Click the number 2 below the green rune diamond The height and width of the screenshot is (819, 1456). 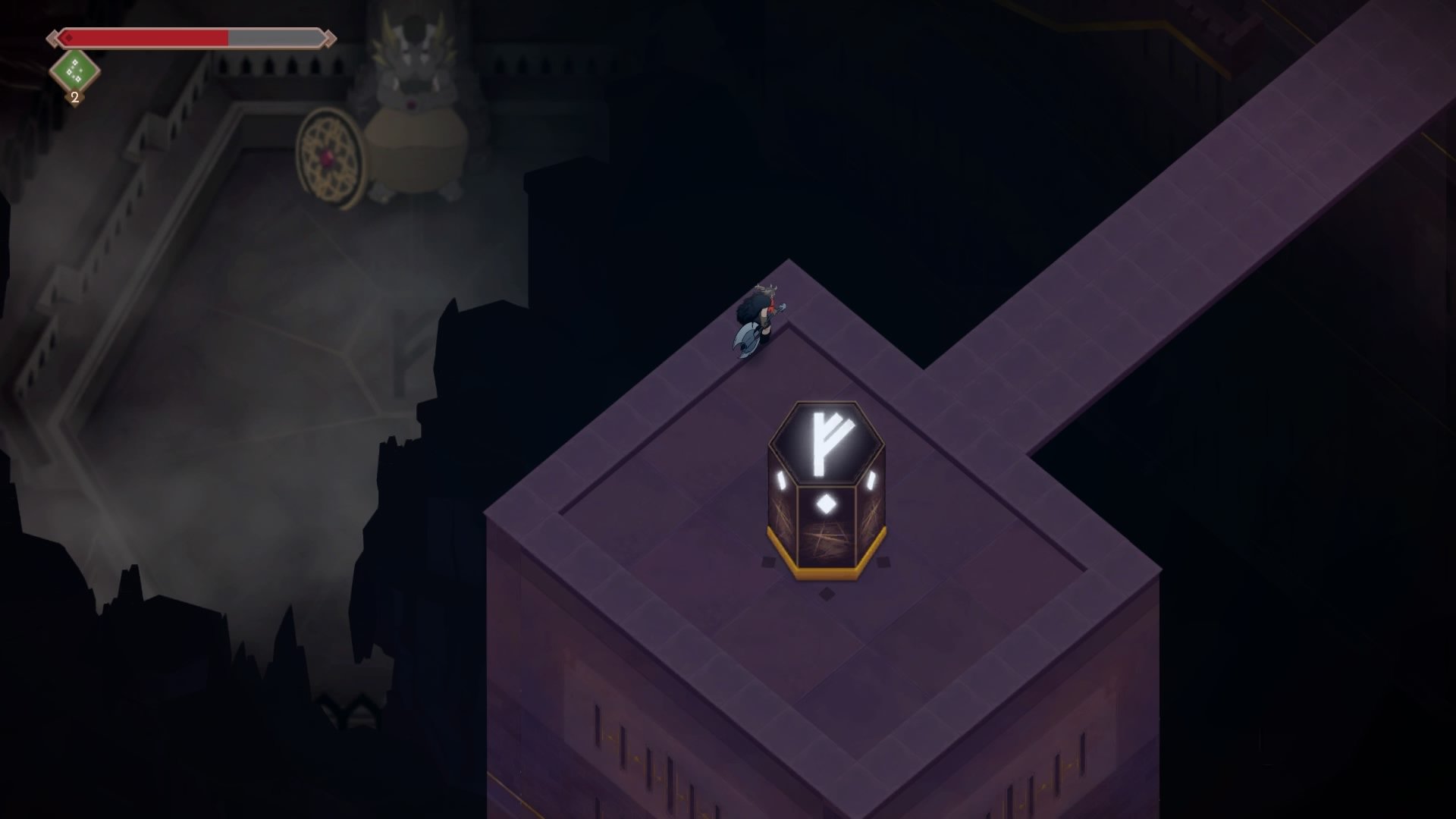tap(74, 97)
